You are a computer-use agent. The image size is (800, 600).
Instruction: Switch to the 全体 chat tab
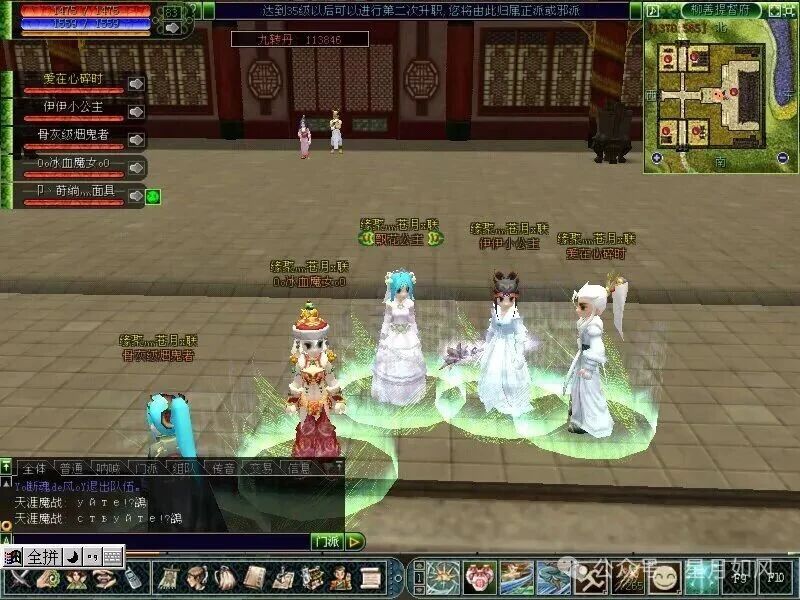coord(34,467)
